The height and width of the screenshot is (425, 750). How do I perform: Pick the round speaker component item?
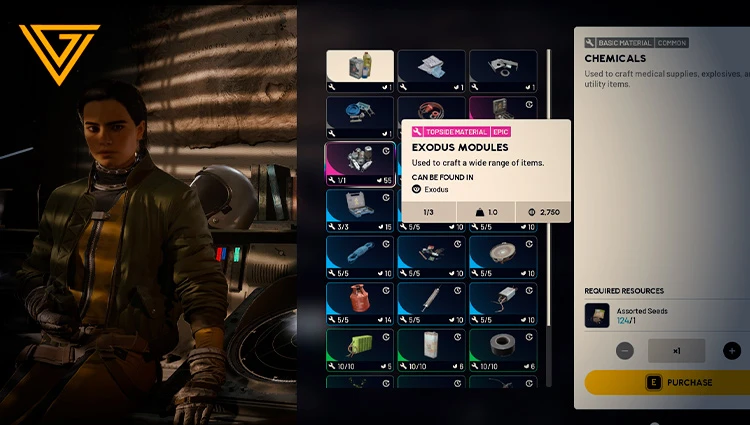(x=503, y=255)
